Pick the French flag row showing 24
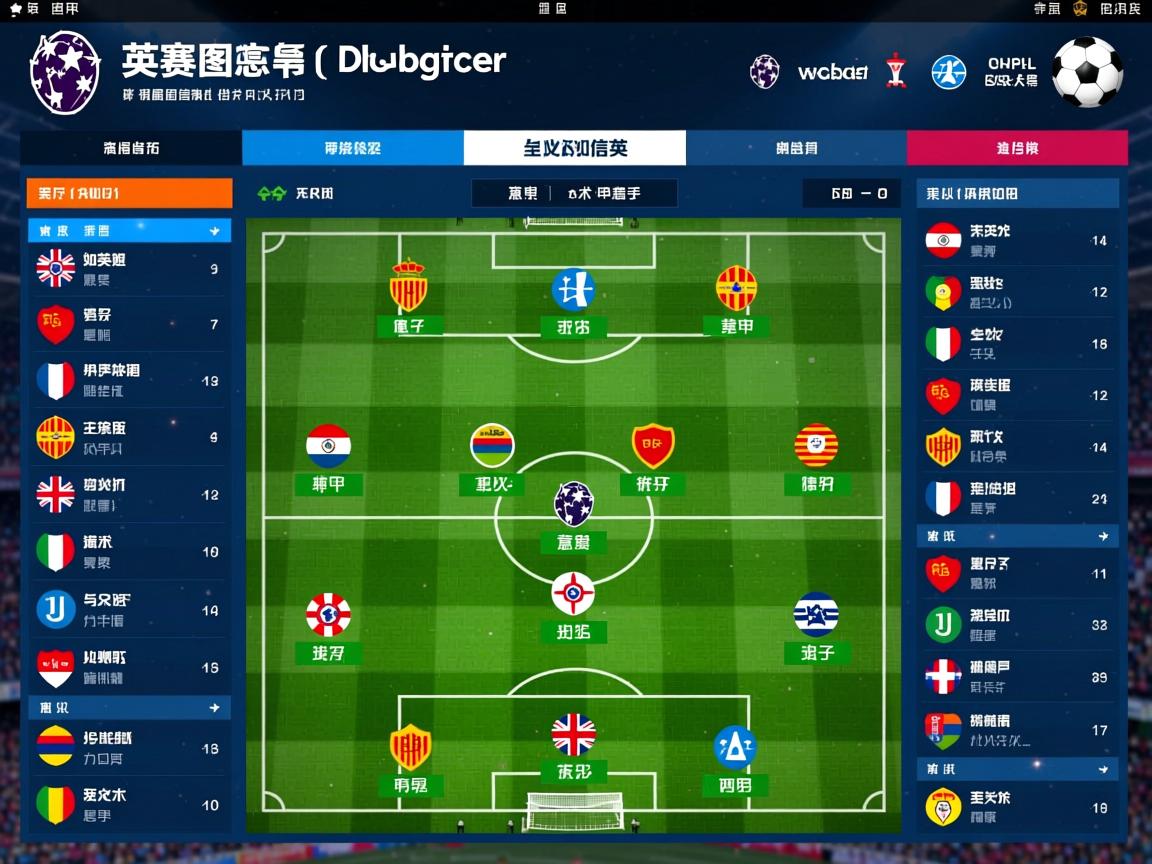 coord(1018,498)
